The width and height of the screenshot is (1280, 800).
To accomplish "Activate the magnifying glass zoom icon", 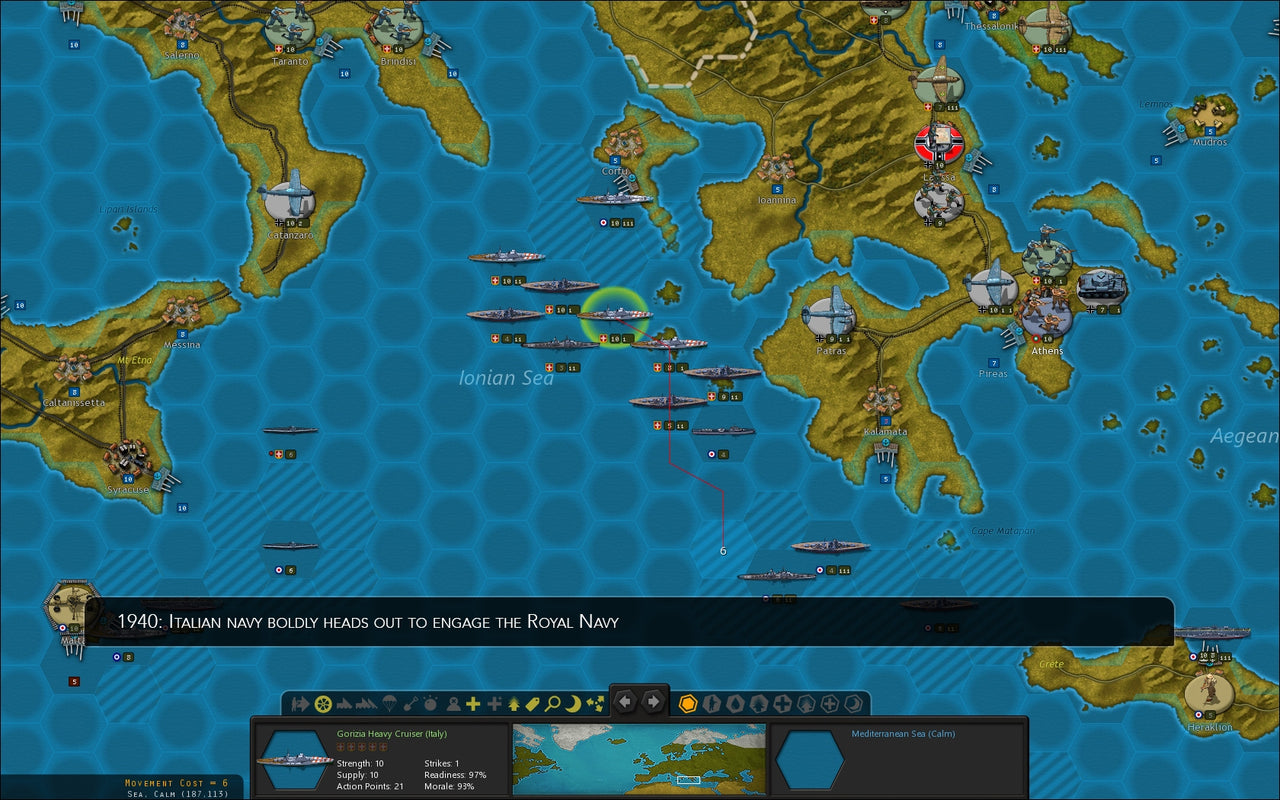I will [551, 703].
